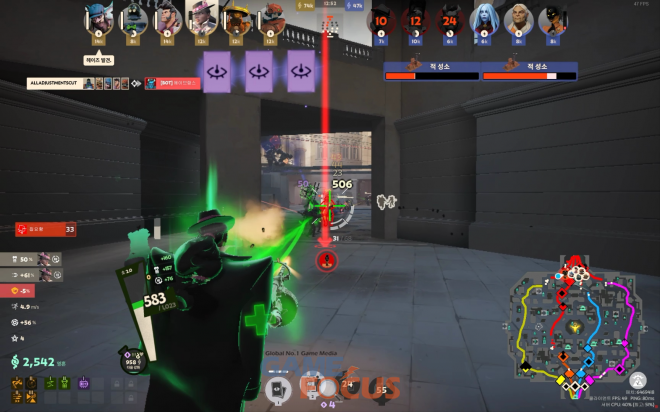Image resolution: width=660 pixels, height=412 pixels.
Task: Choose the purple spirit item slot
Action: (84, 384)
